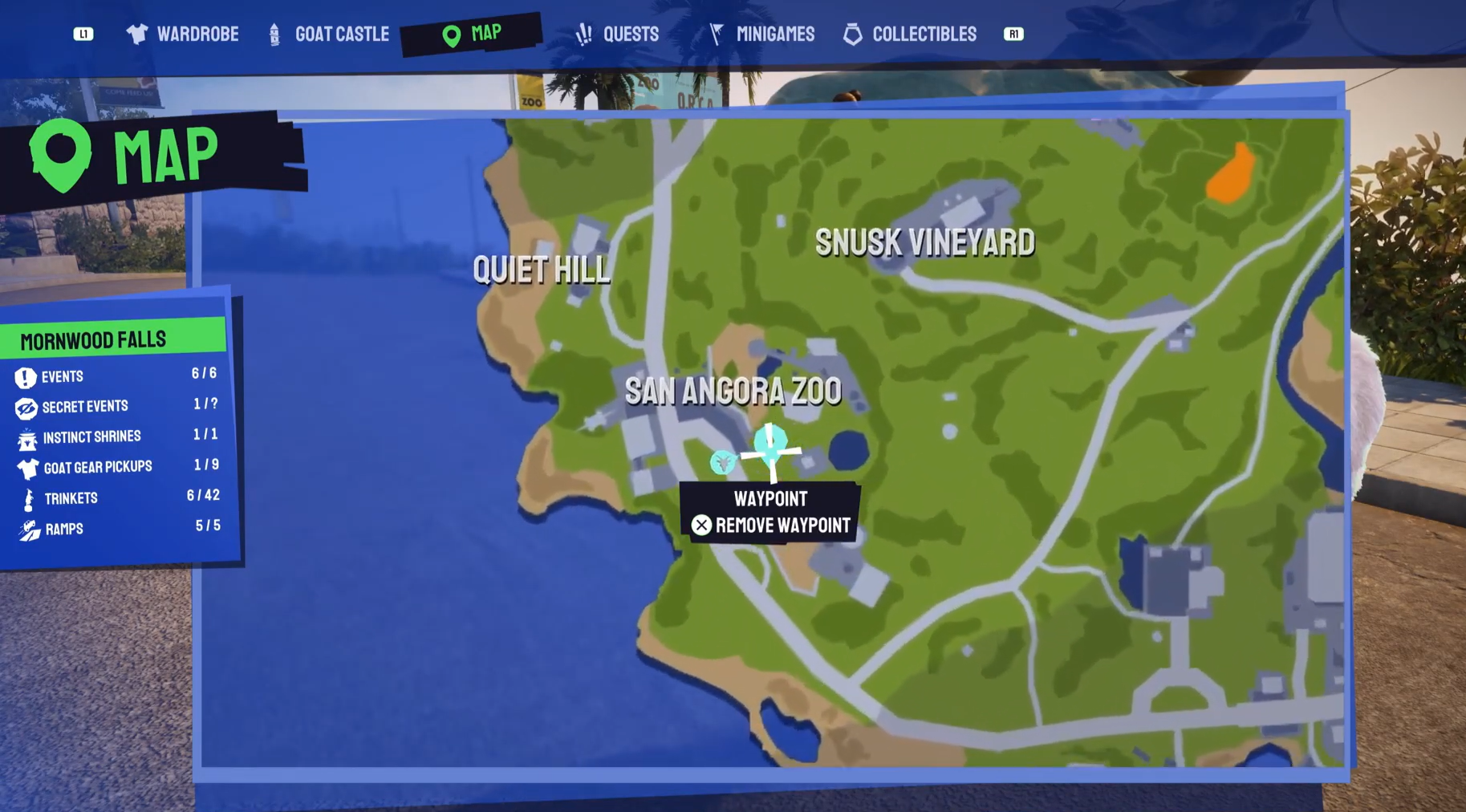Select the goat player marker on the map

click(724, 464)
